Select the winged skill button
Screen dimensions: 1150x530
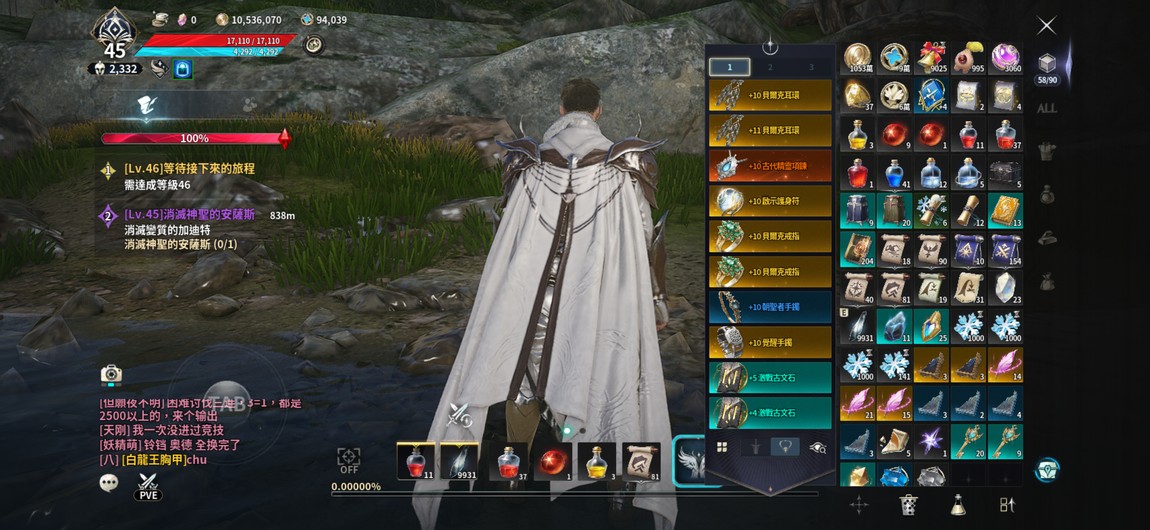tap(691, 462)
